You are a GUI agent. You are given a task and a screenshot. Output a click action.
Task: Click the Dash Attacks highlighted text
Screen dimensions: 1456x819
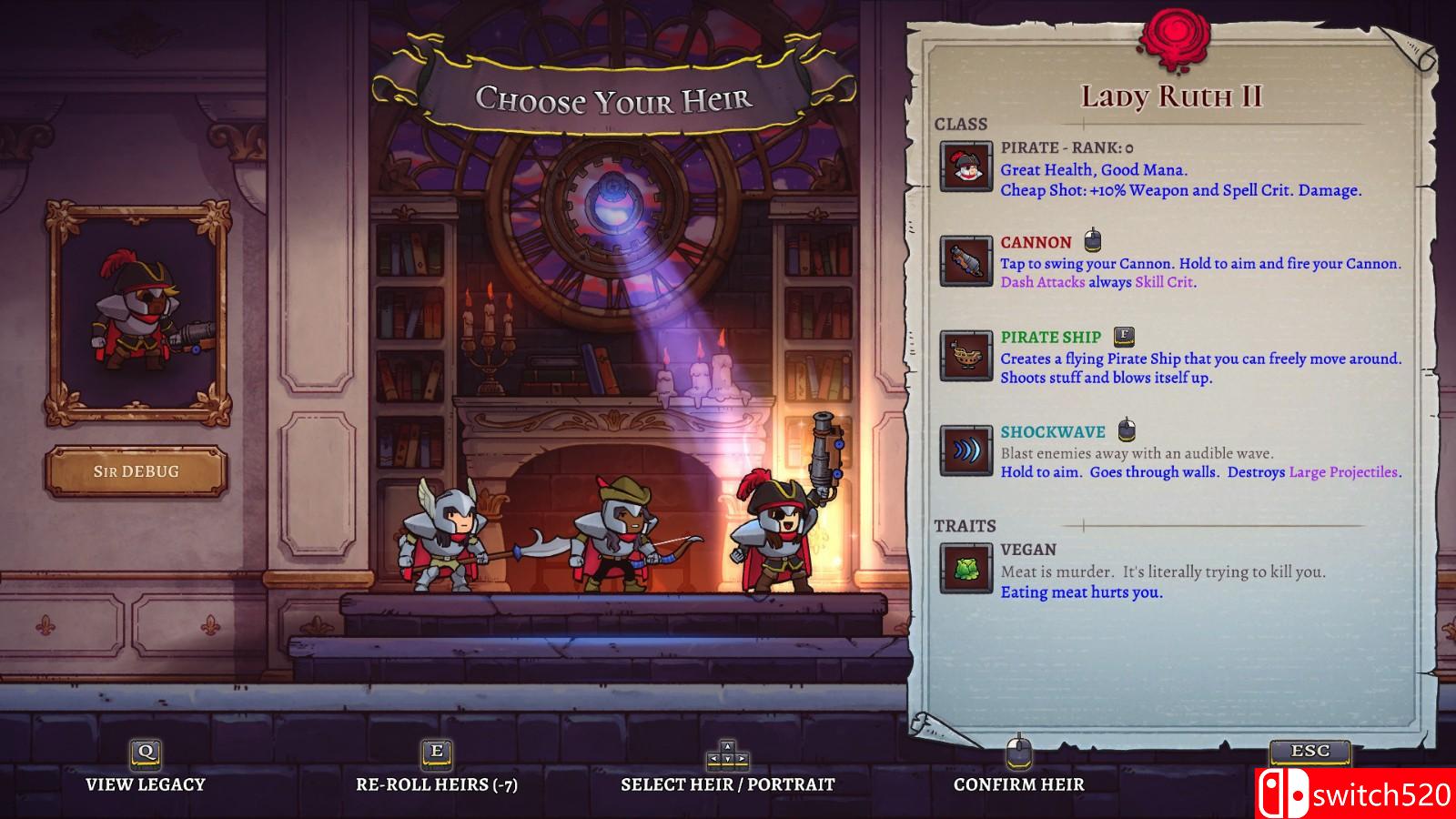tap(1040, 283)
